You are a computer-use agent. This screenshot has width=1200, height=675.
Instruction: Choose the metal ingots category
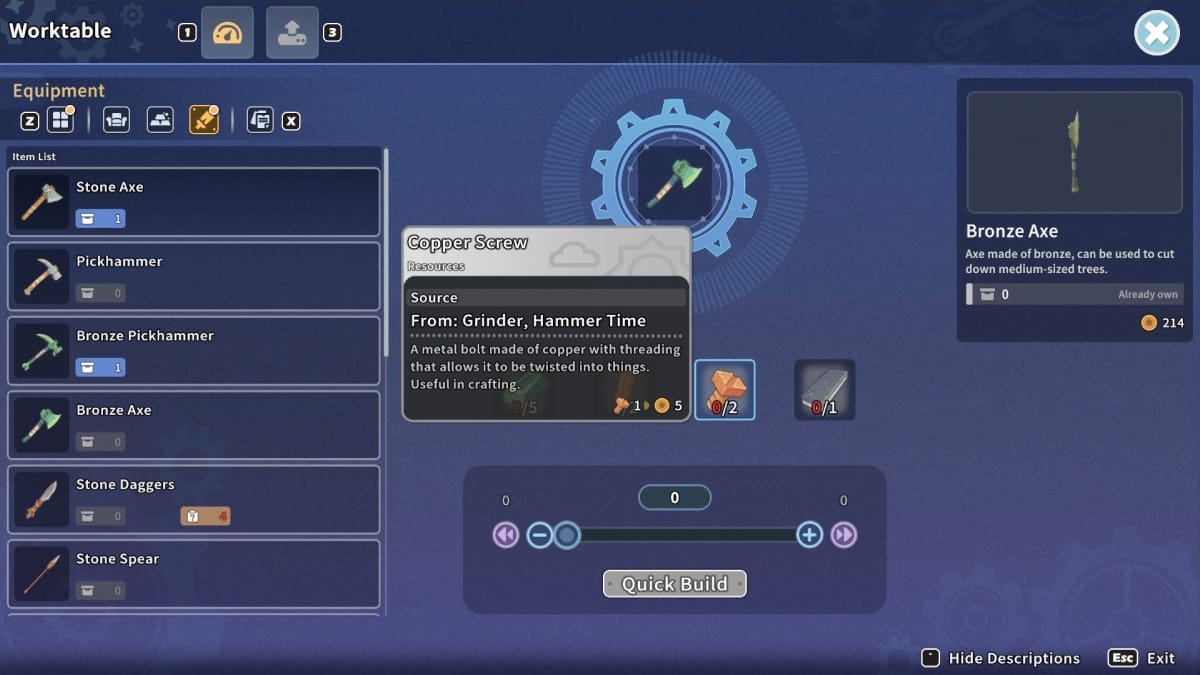pos(160,121)
